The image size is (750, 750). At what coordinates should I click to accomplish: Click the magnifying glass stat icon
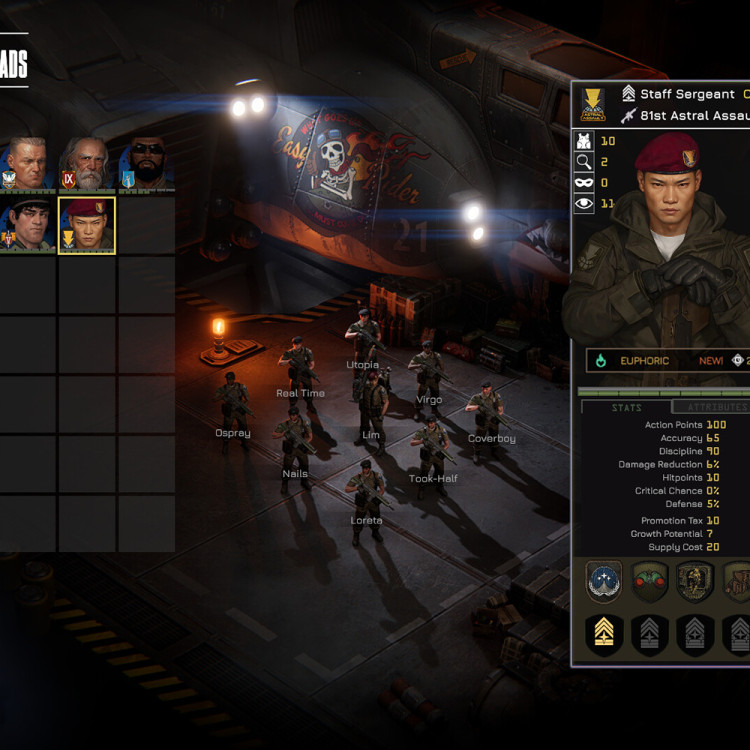pyautogui.click(x=585, y=162)
